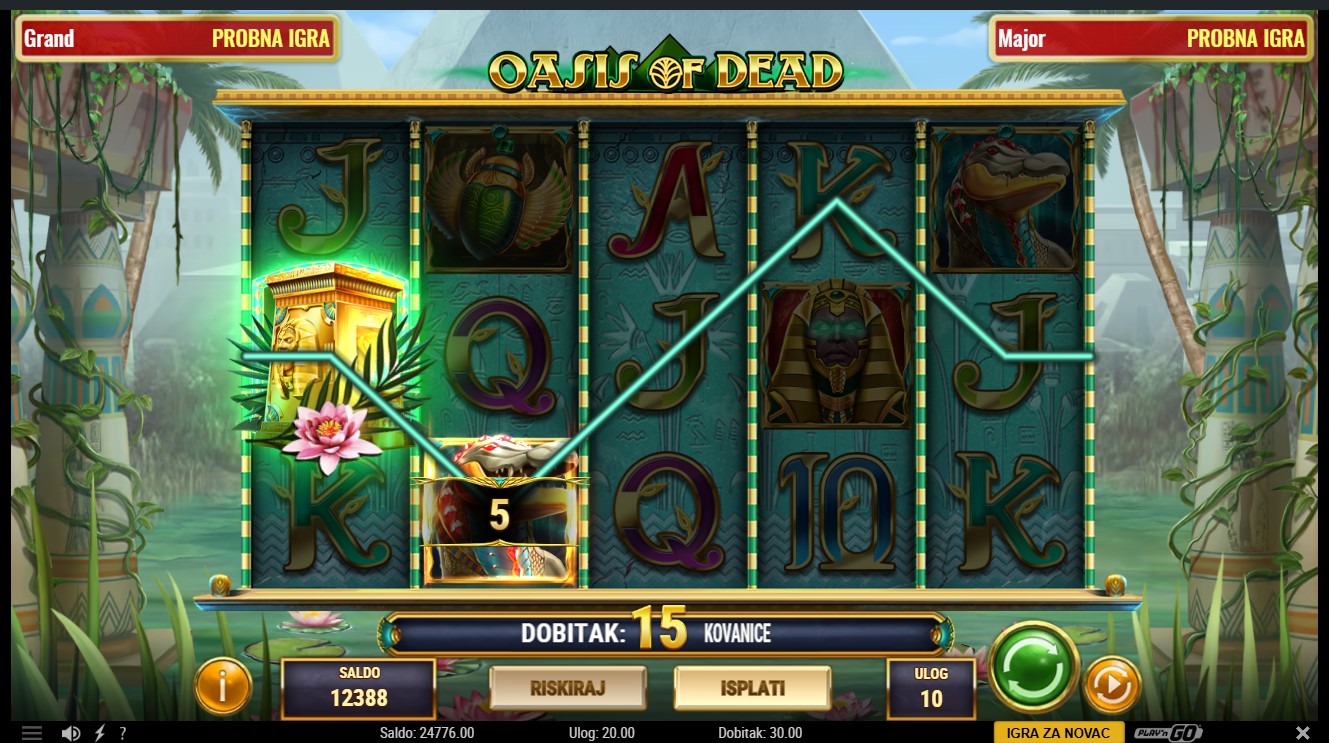Switch to real money with IGRA ZA NOVAC
Image resolution: width=1329 pixels, height=743 pixels.
coord(1059,733)
